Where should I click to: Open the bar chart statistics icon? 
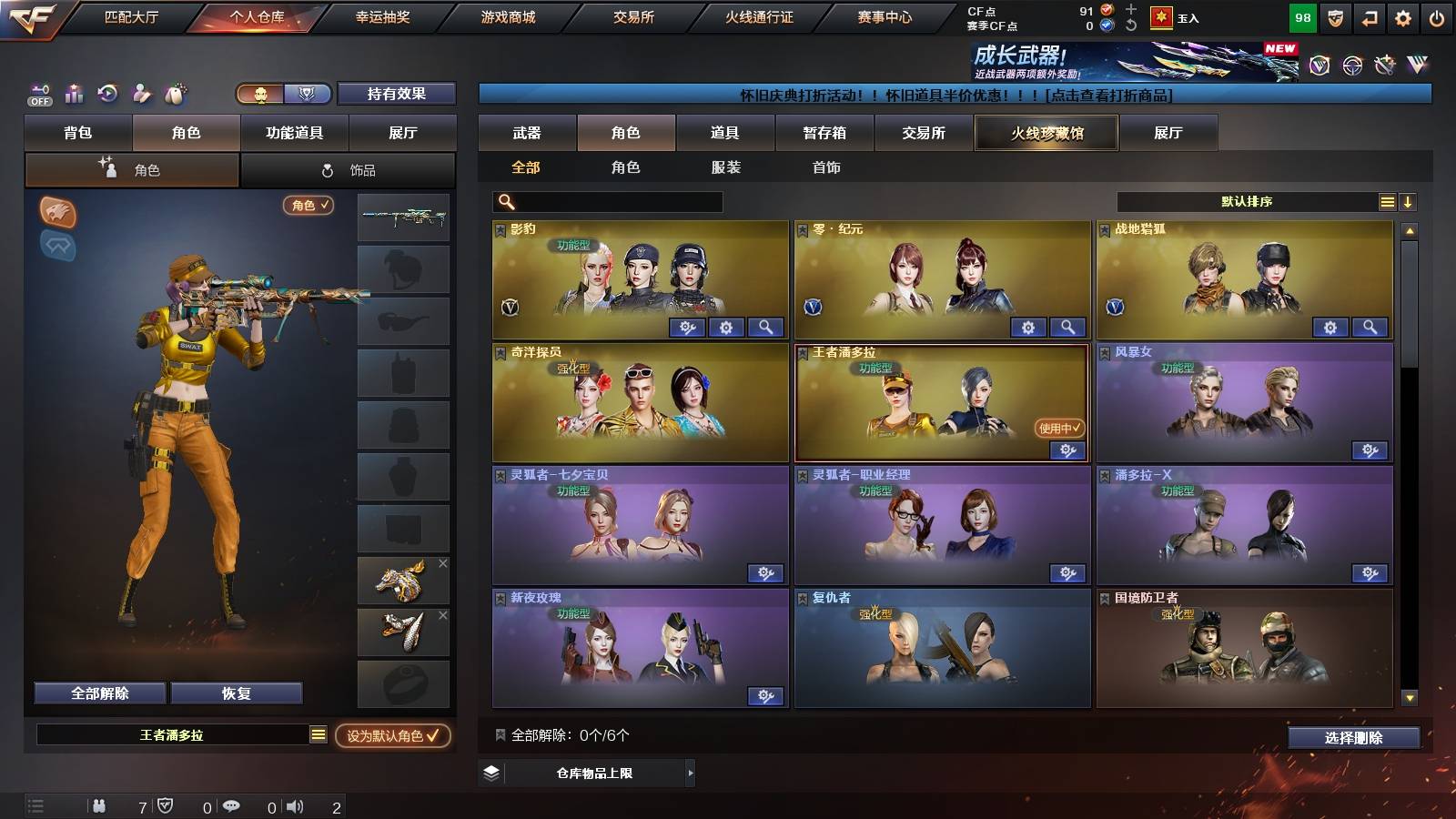73,94
